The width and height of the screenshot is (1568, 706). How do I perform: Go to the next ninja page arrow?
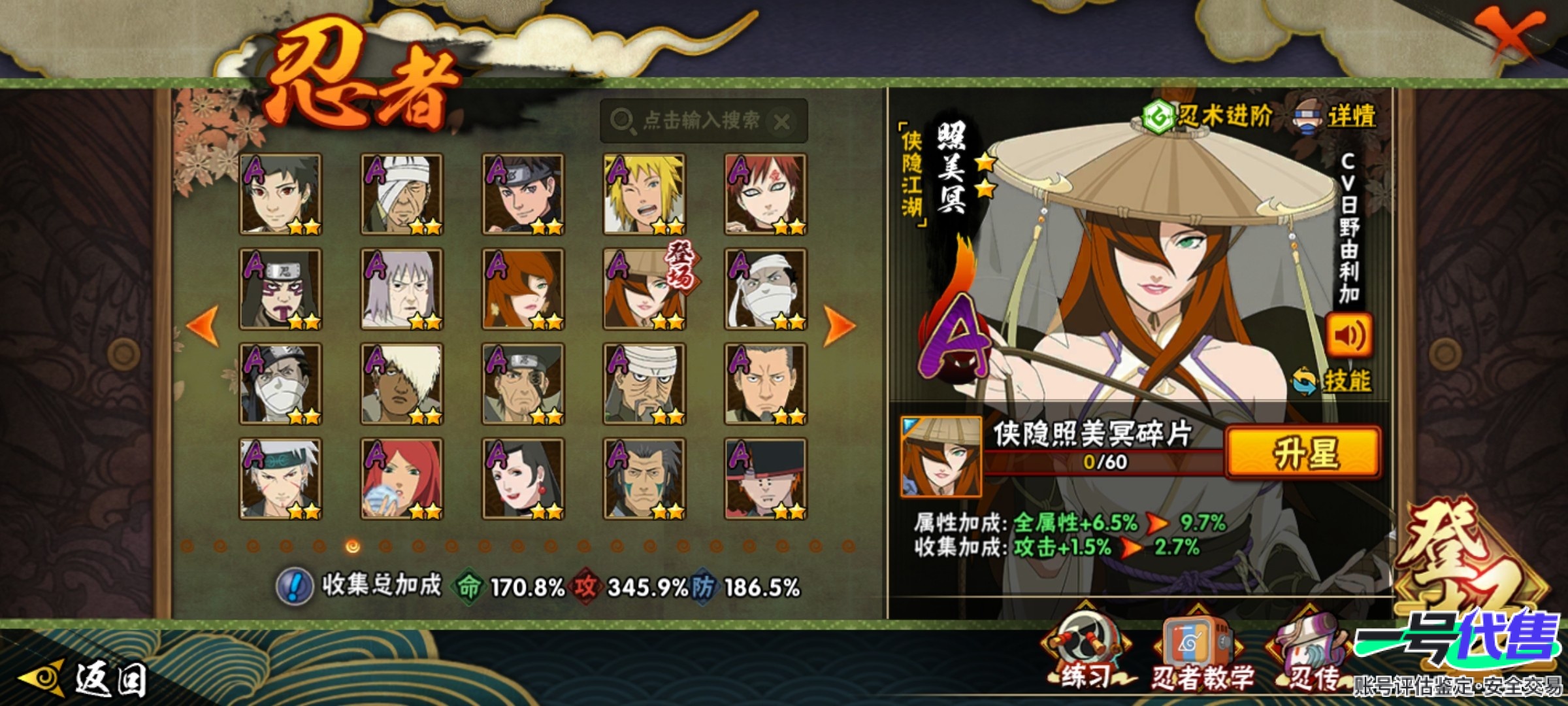(839, 325)
